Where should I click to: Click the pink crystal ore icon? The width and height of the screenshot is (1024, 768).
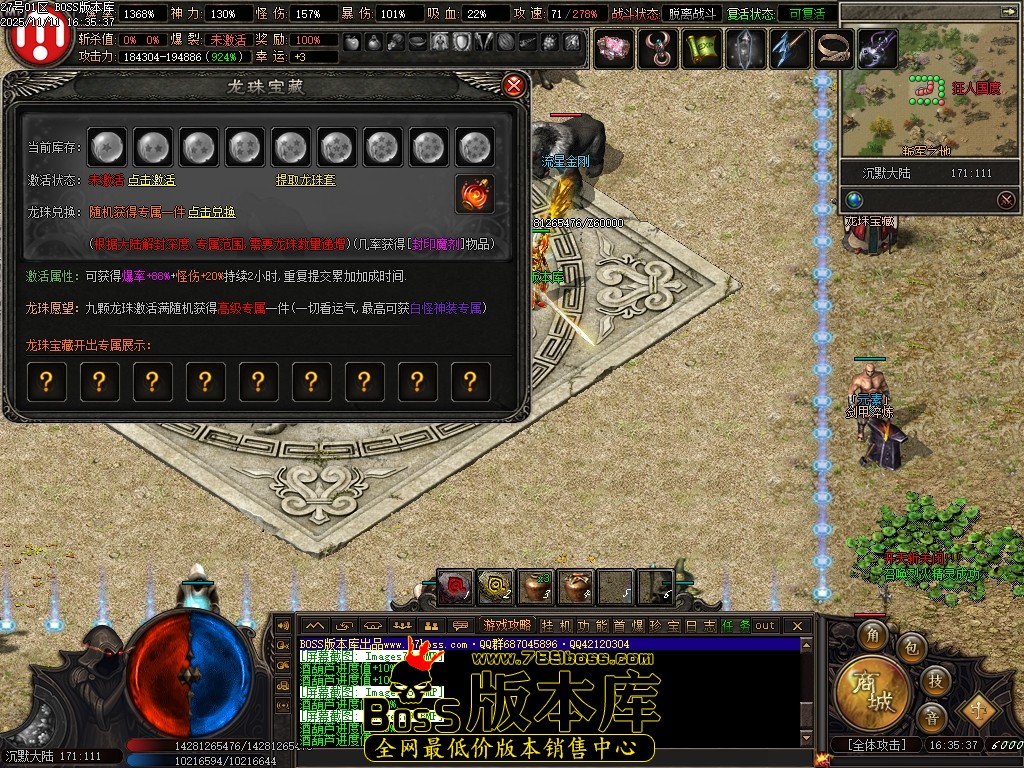tap(614, 48)
